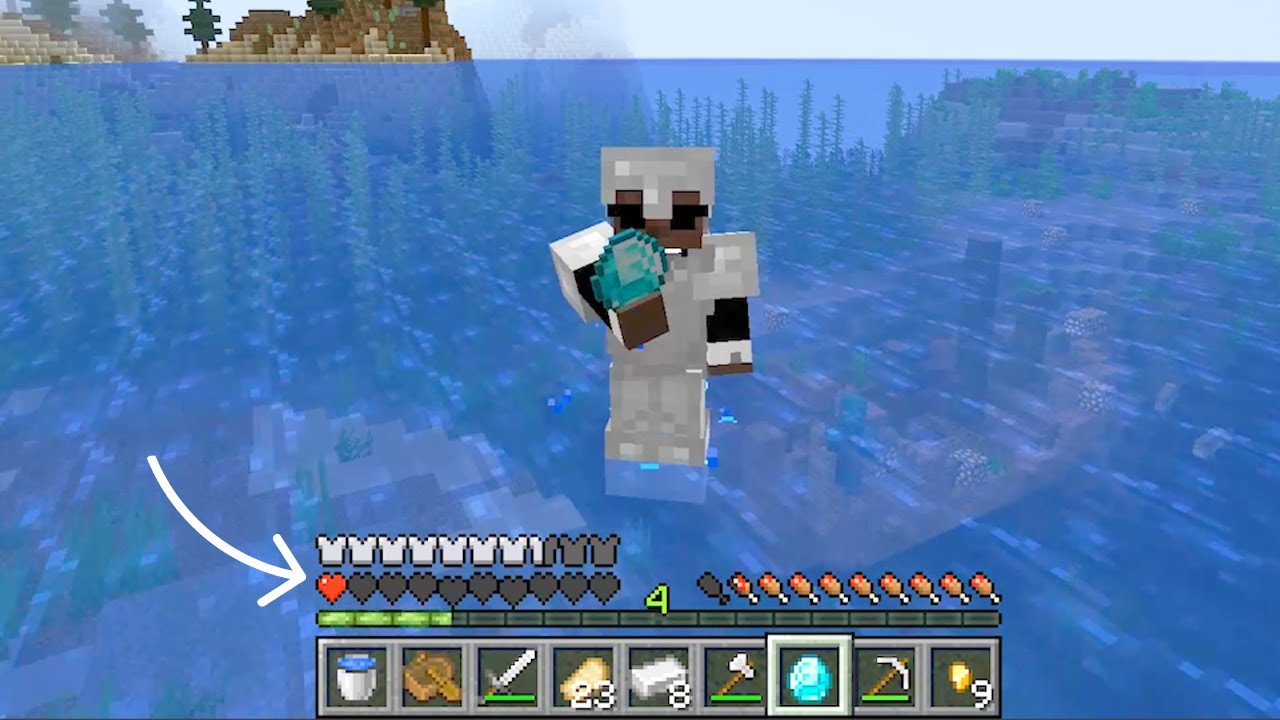The image size is (1280, 720).
Task: Click the experience level number 4
Action: [656, 596]
